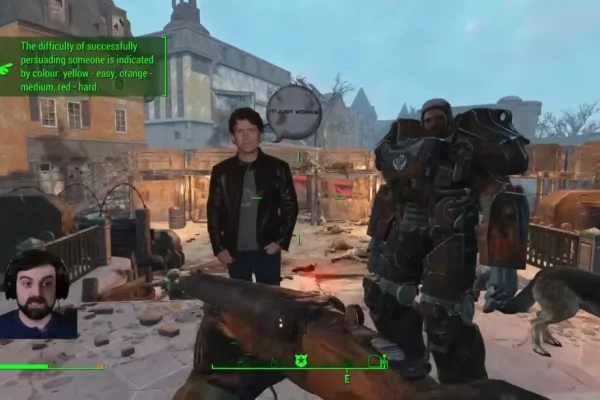The image size is (600, 400).
Task: Select the star badge marker on the compass
Action: pos(300,361)
